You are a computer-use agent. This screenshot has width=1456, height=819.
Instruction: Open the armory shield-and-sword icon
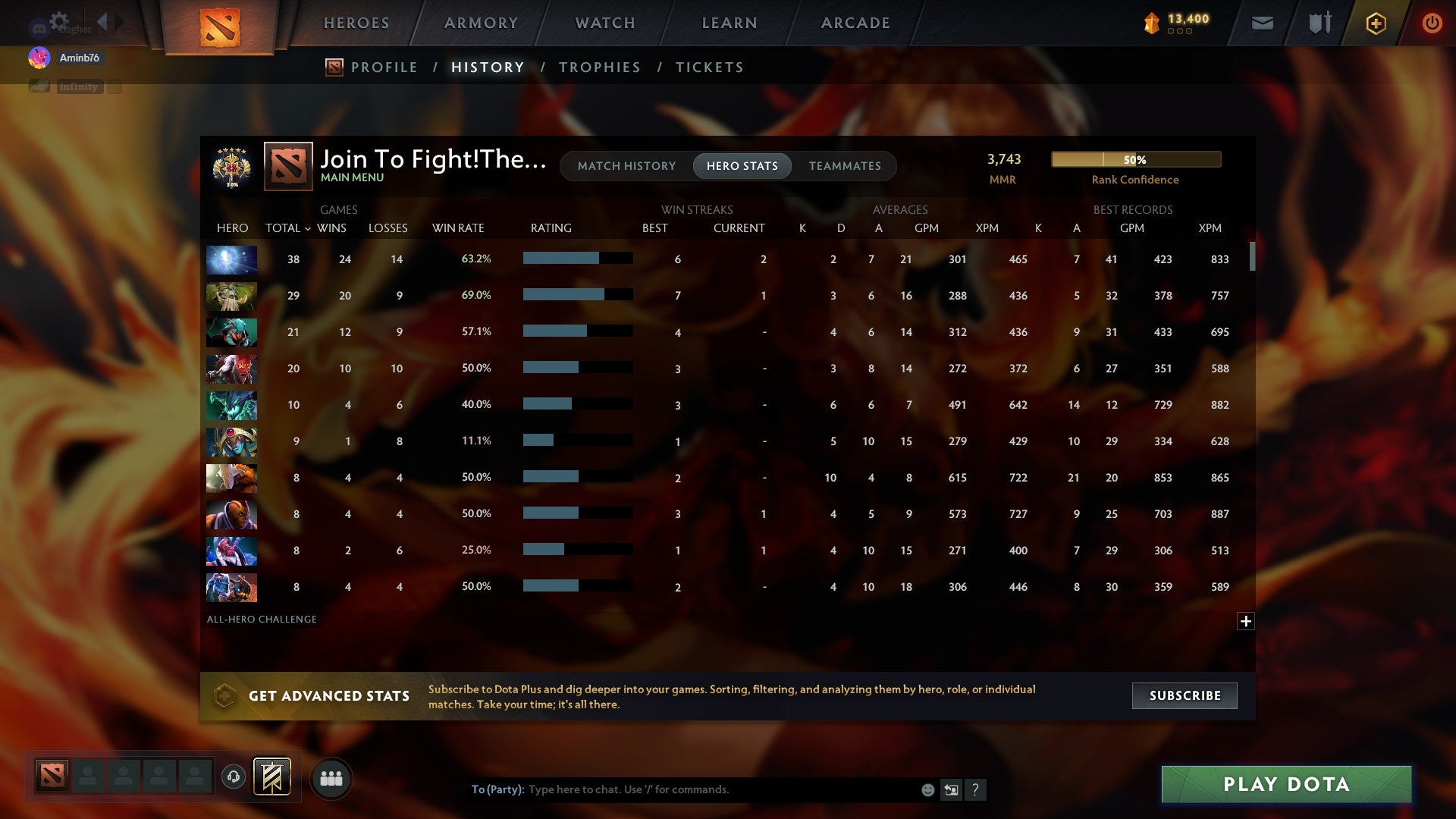point(1319,23)
